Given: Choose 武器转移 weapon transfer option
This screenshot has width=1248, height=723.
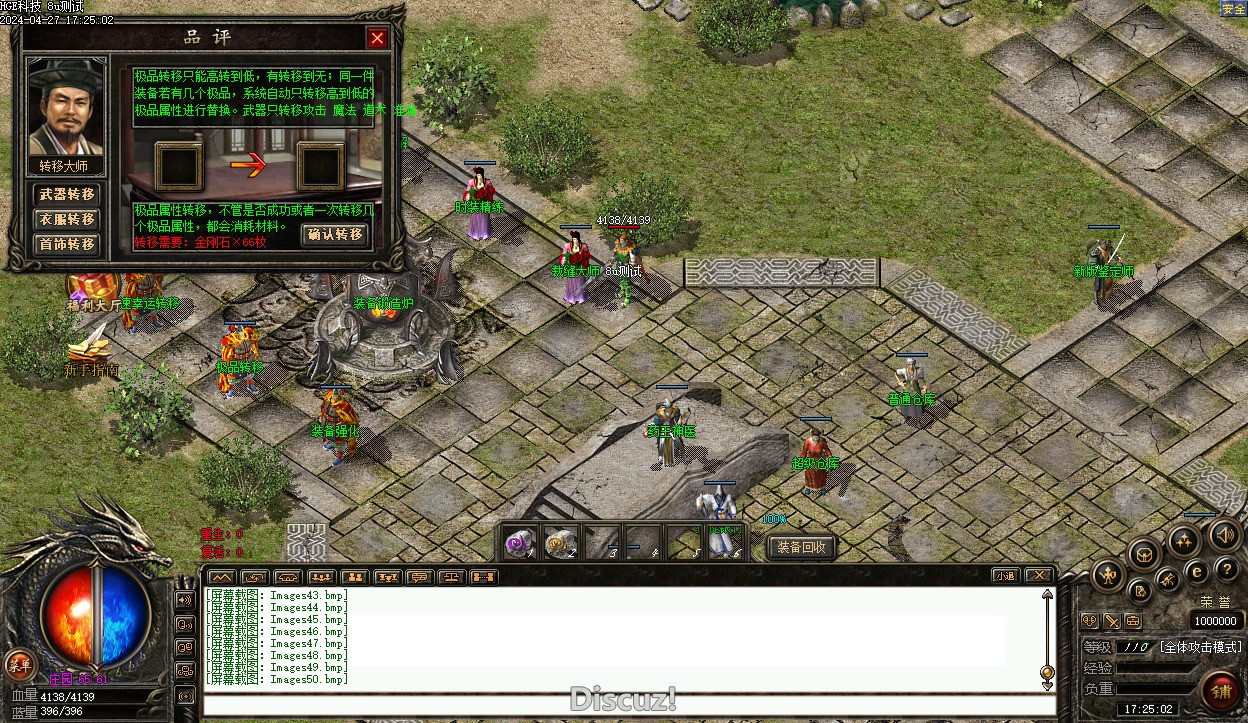Looking at the screenshot, I should tap(67, 194).
